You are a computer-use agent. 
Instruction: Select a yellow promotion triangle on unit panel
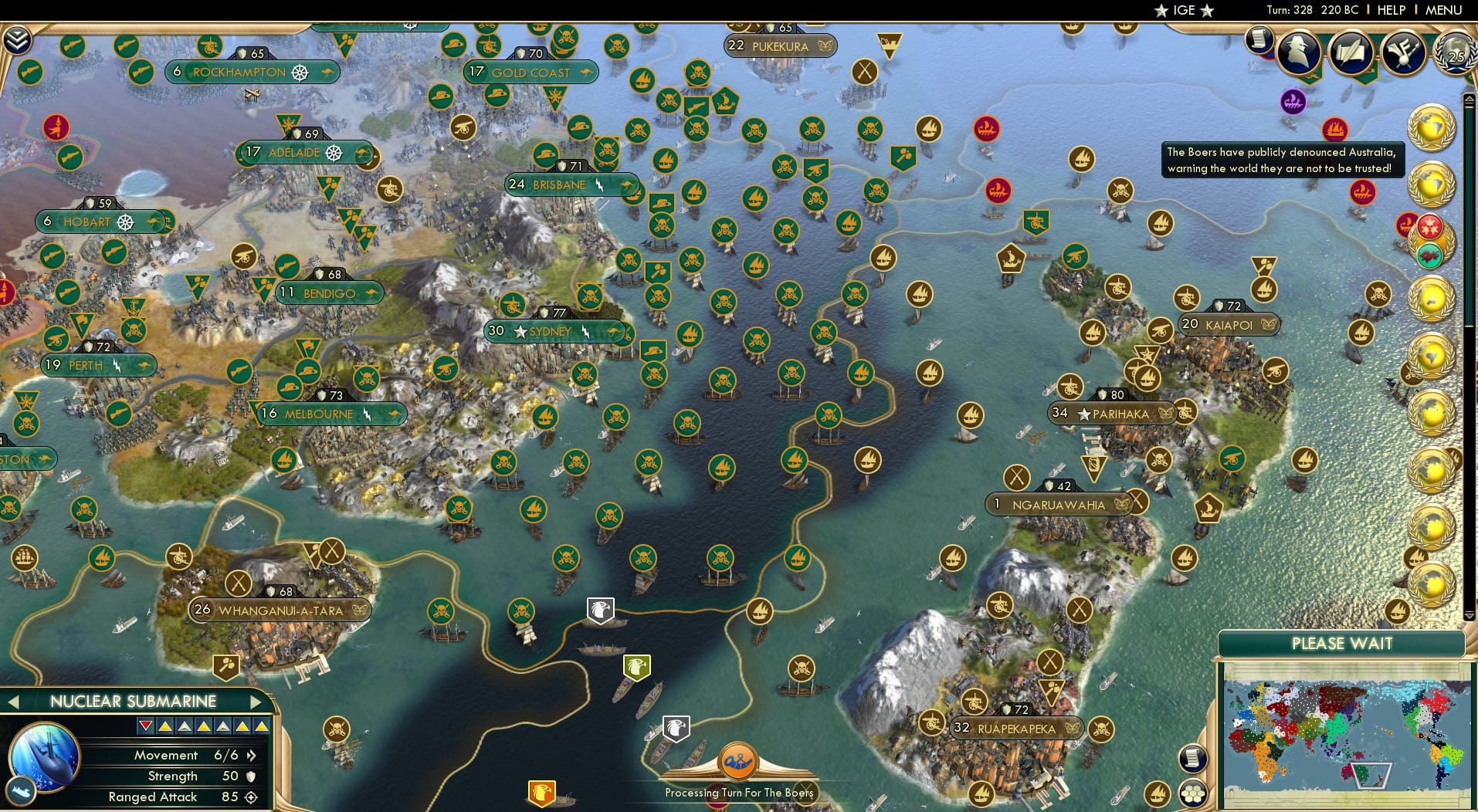click(165, 726)
